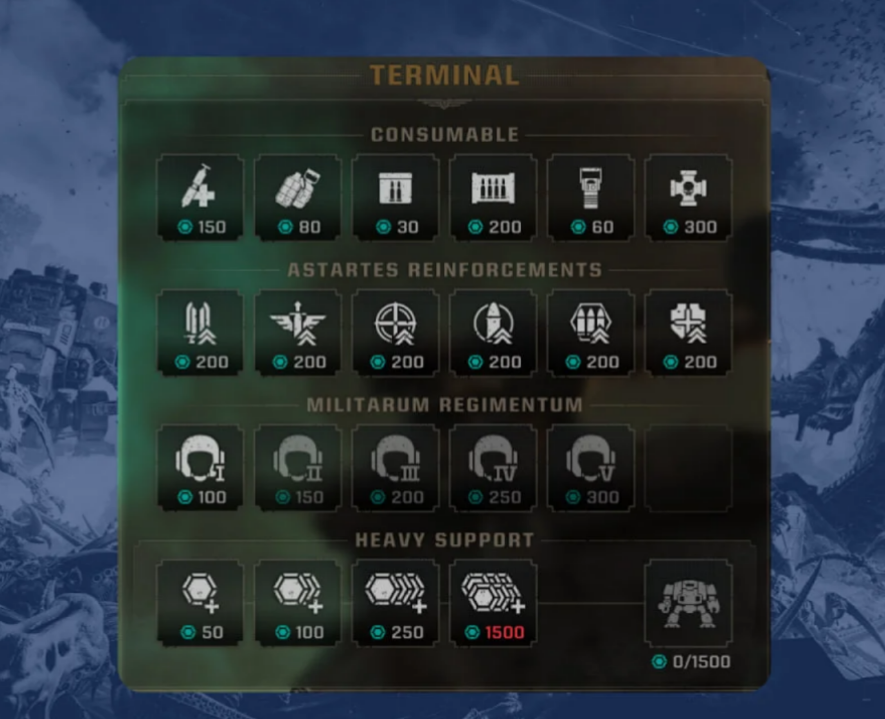
Task: Select the Militarum Regimentum tier III helmet
Action: 395,467
